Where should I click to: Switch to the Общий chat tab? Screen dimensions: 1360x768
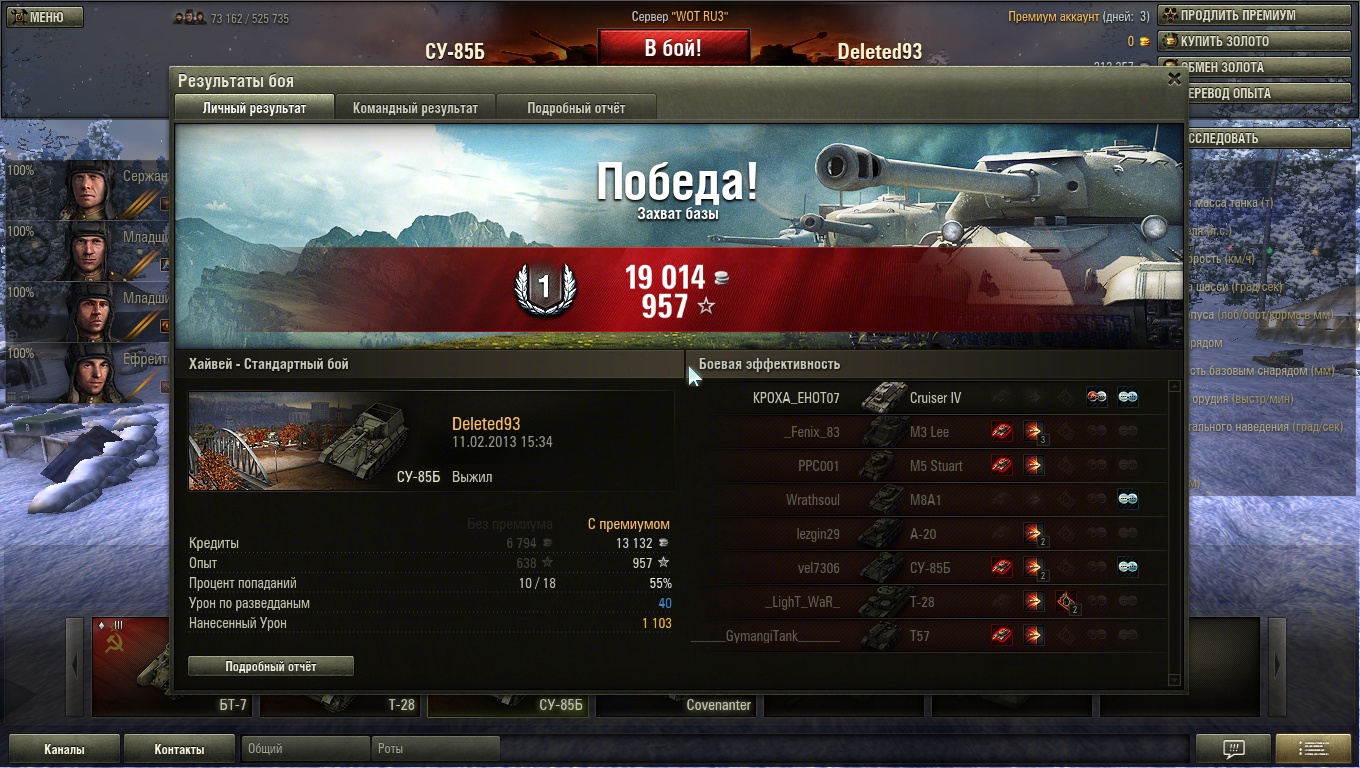click(305, 748)
